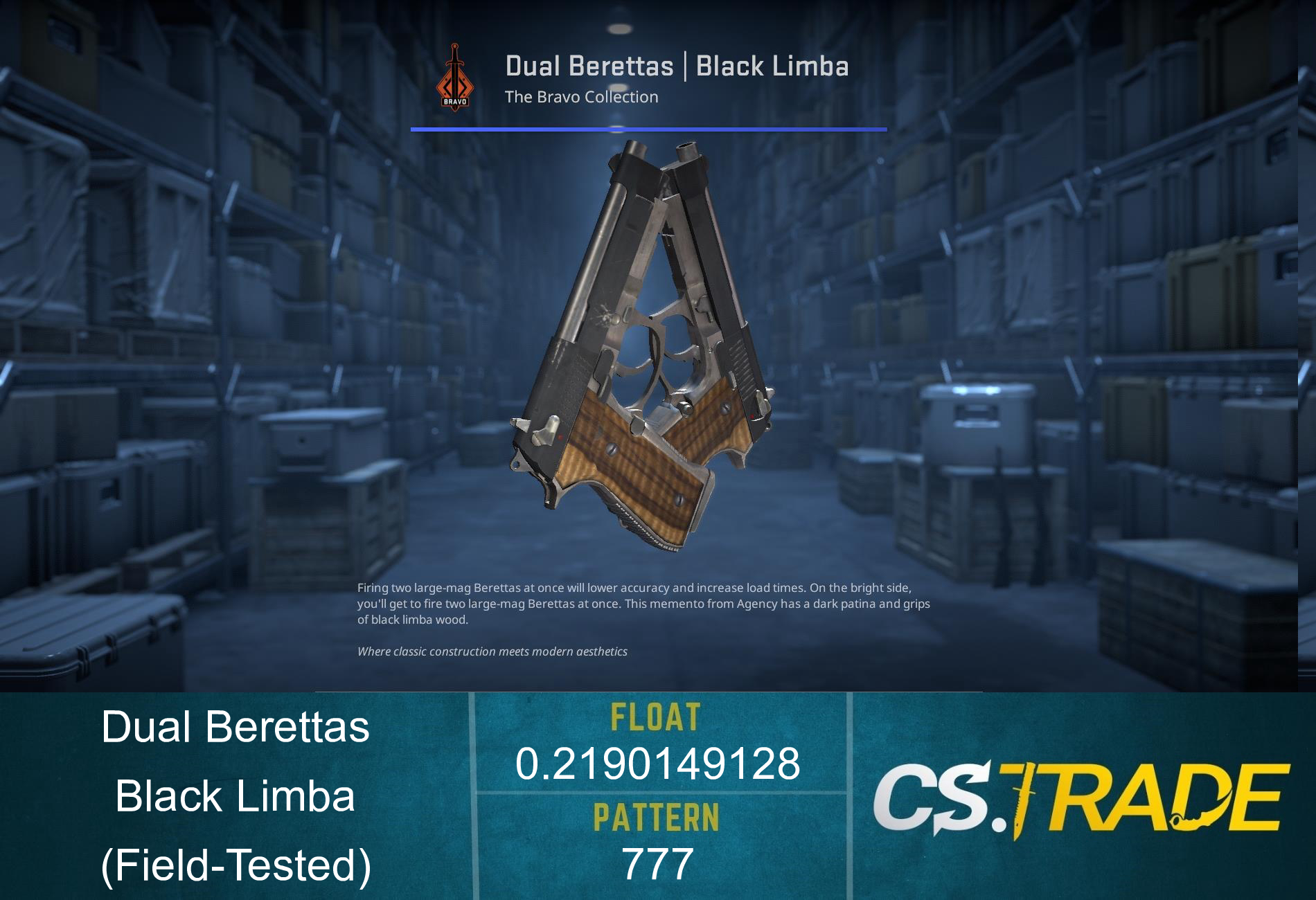The height and width of the screenshot is (900, 1316).
Task: Click the blue divider bar under the title
Action: (x=649, y=129)
